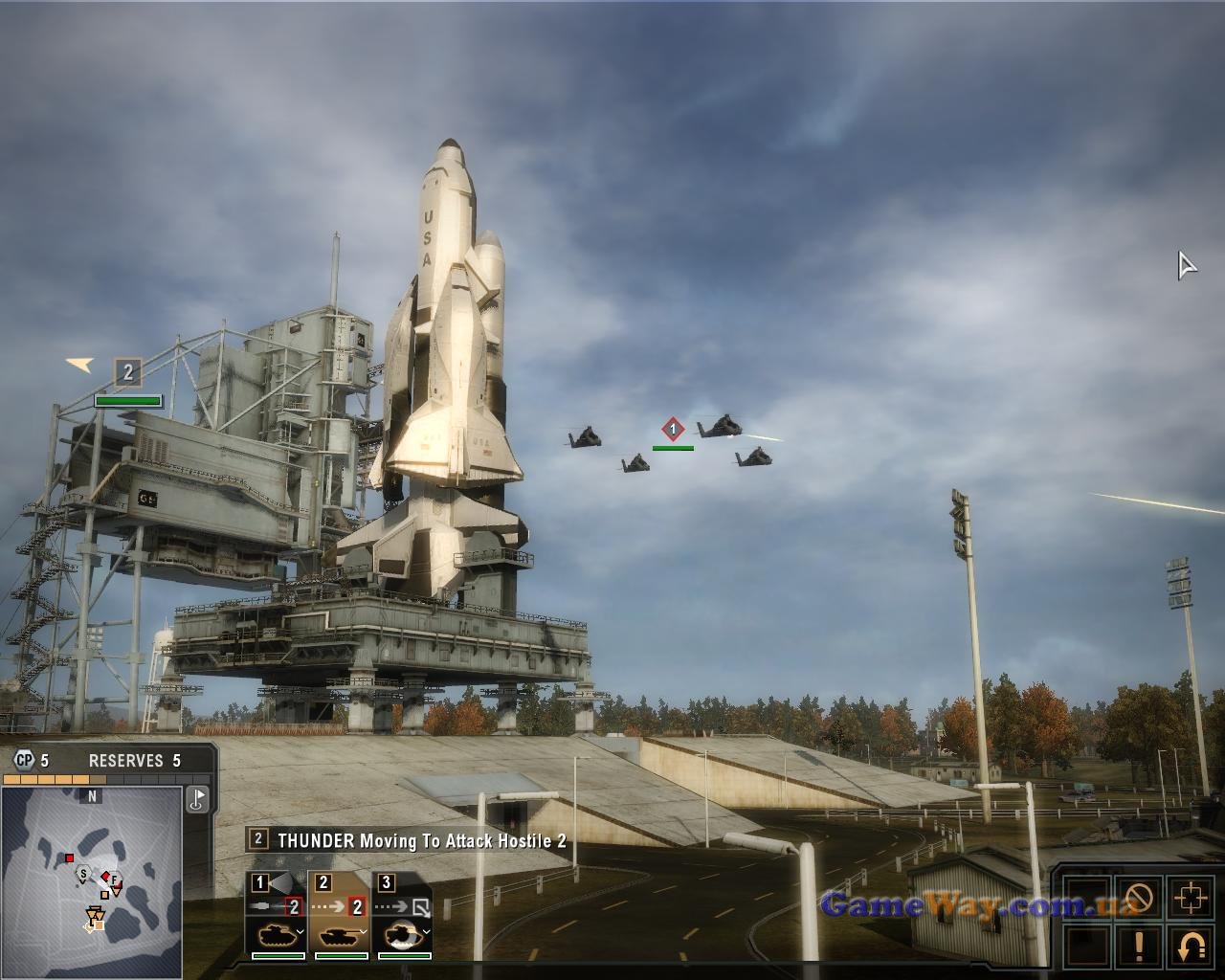Issue the U-turn retreat arrow command
The height and width of the screenshot is (980, 1225).
[1191, 946]
